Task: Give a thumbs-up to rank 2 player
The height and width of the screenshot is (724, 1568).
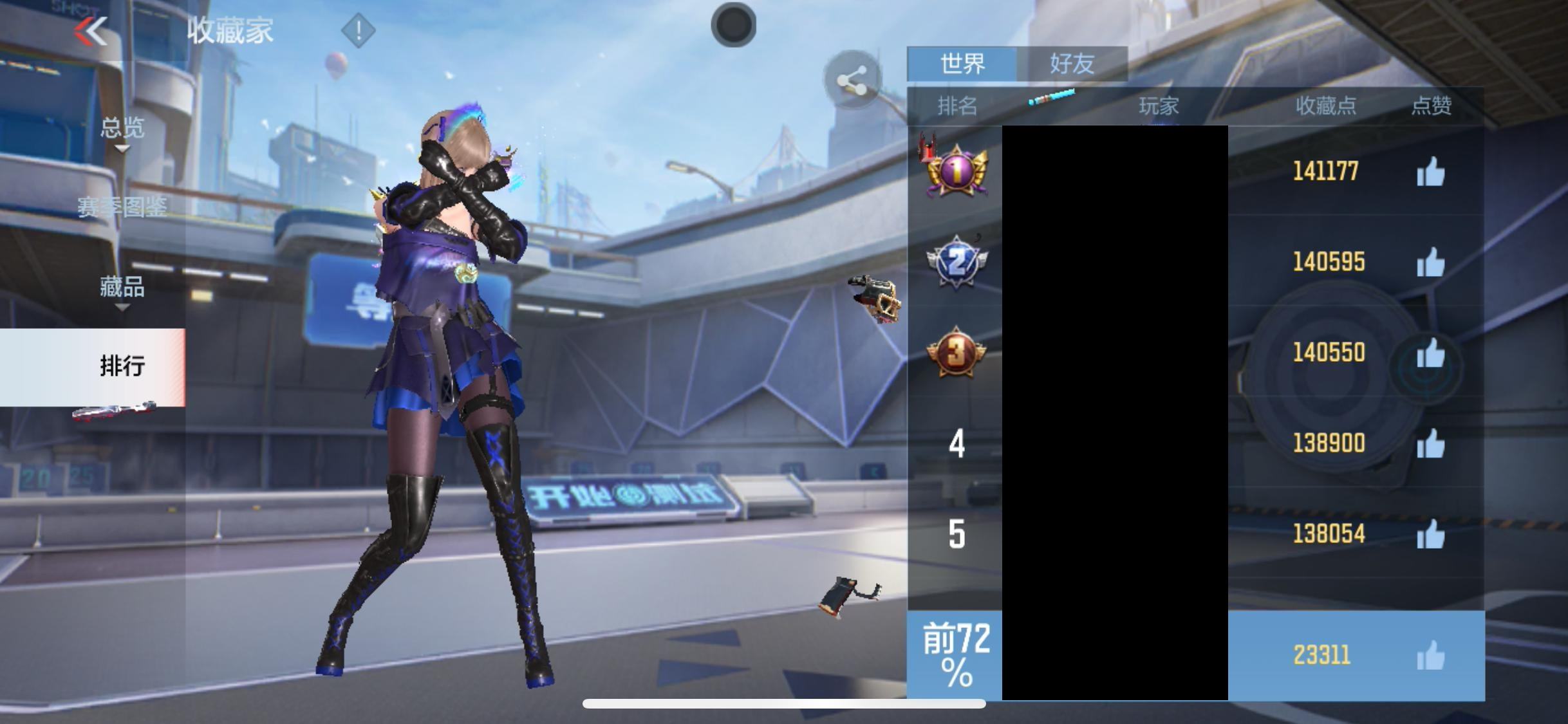Action: click(x=1430, y=263)
